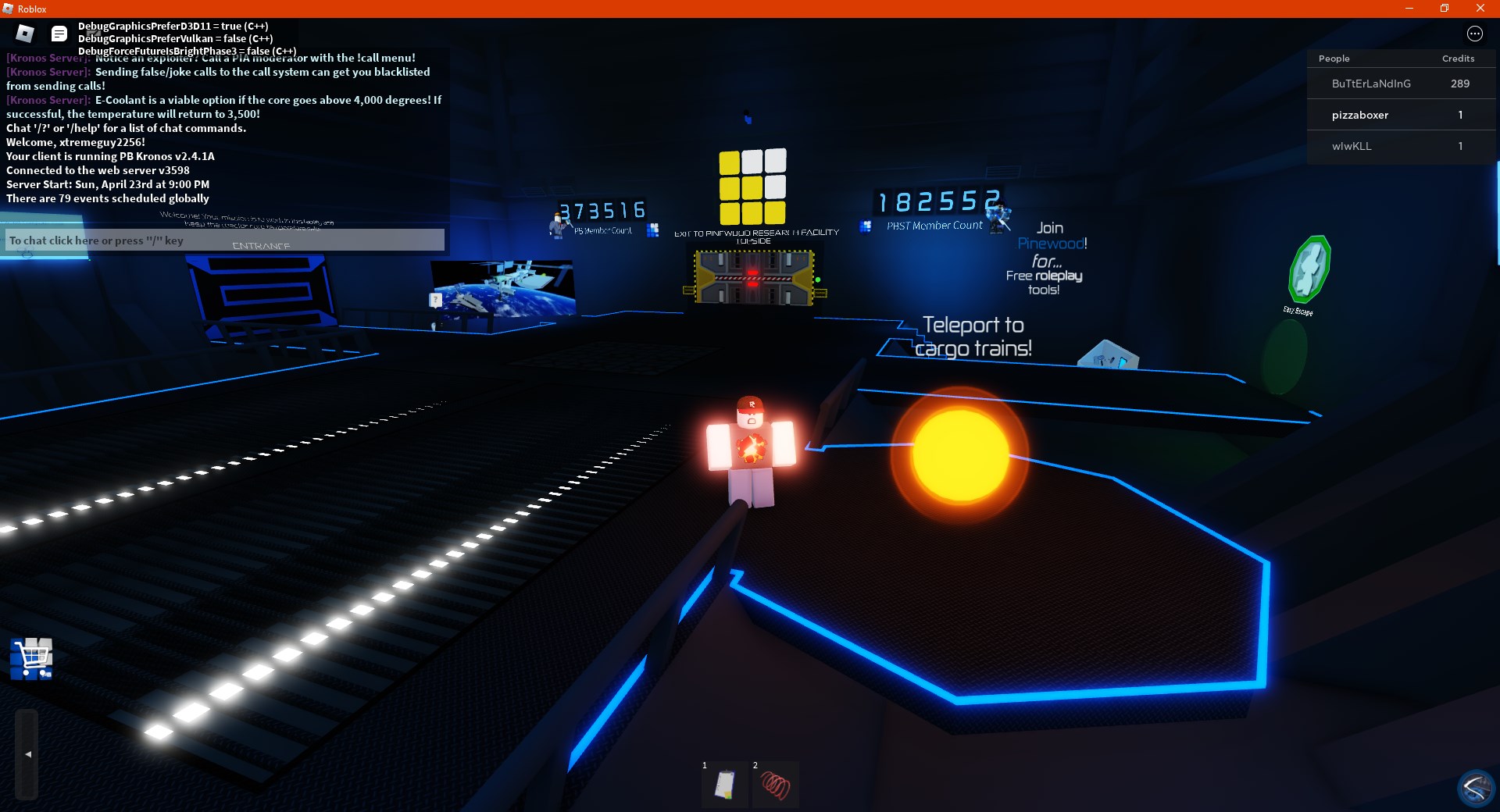This screenshot has height=812, width=1500.
Task: Collapse the chat with the left-edge arrow
Action: 27,753
